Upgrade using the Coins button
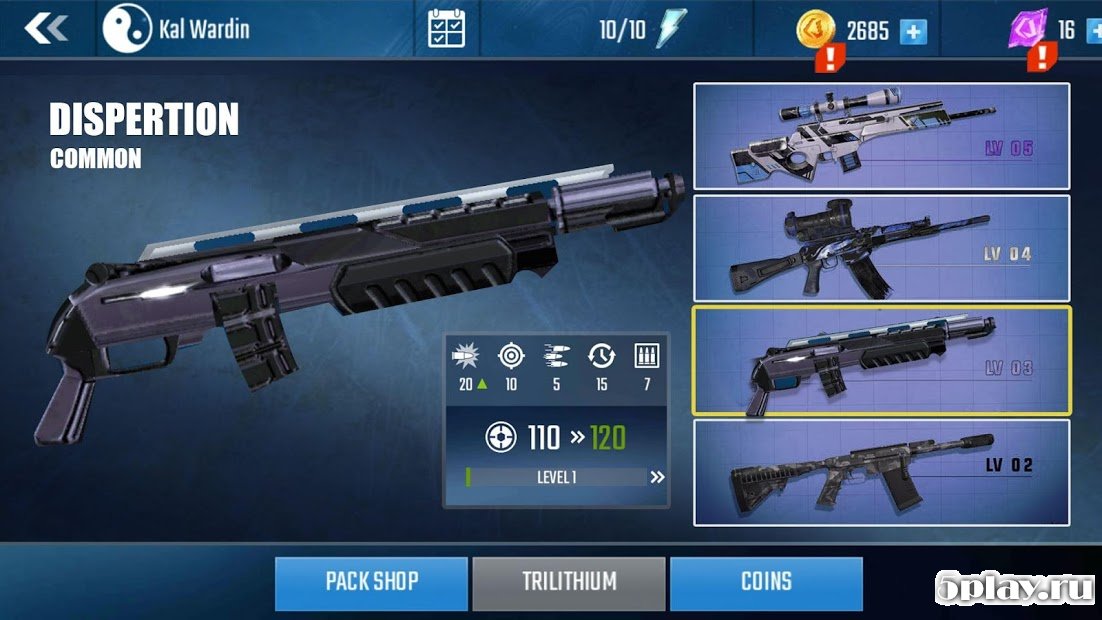1102x620 pixels. (x=766, y=583)
